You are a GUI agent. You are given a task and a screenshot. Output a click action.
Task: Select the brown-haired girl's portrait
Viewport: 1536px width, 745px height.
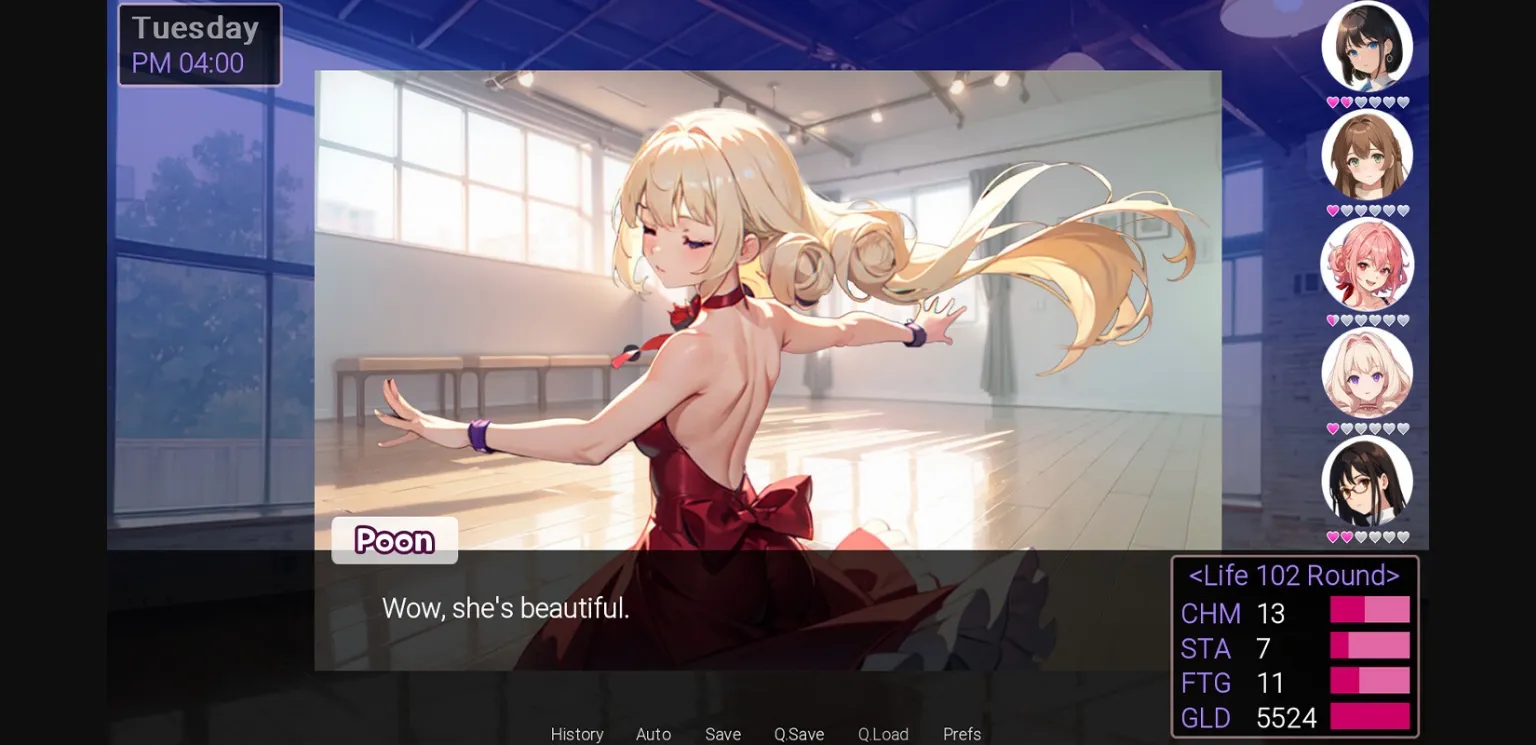[1367, 154]
